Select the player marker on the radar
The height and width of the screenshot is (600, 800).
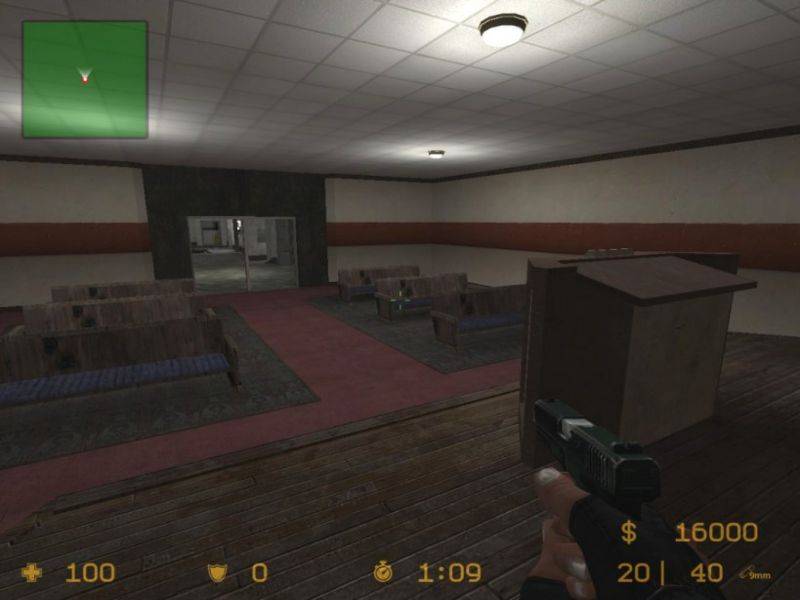(85, 76)
